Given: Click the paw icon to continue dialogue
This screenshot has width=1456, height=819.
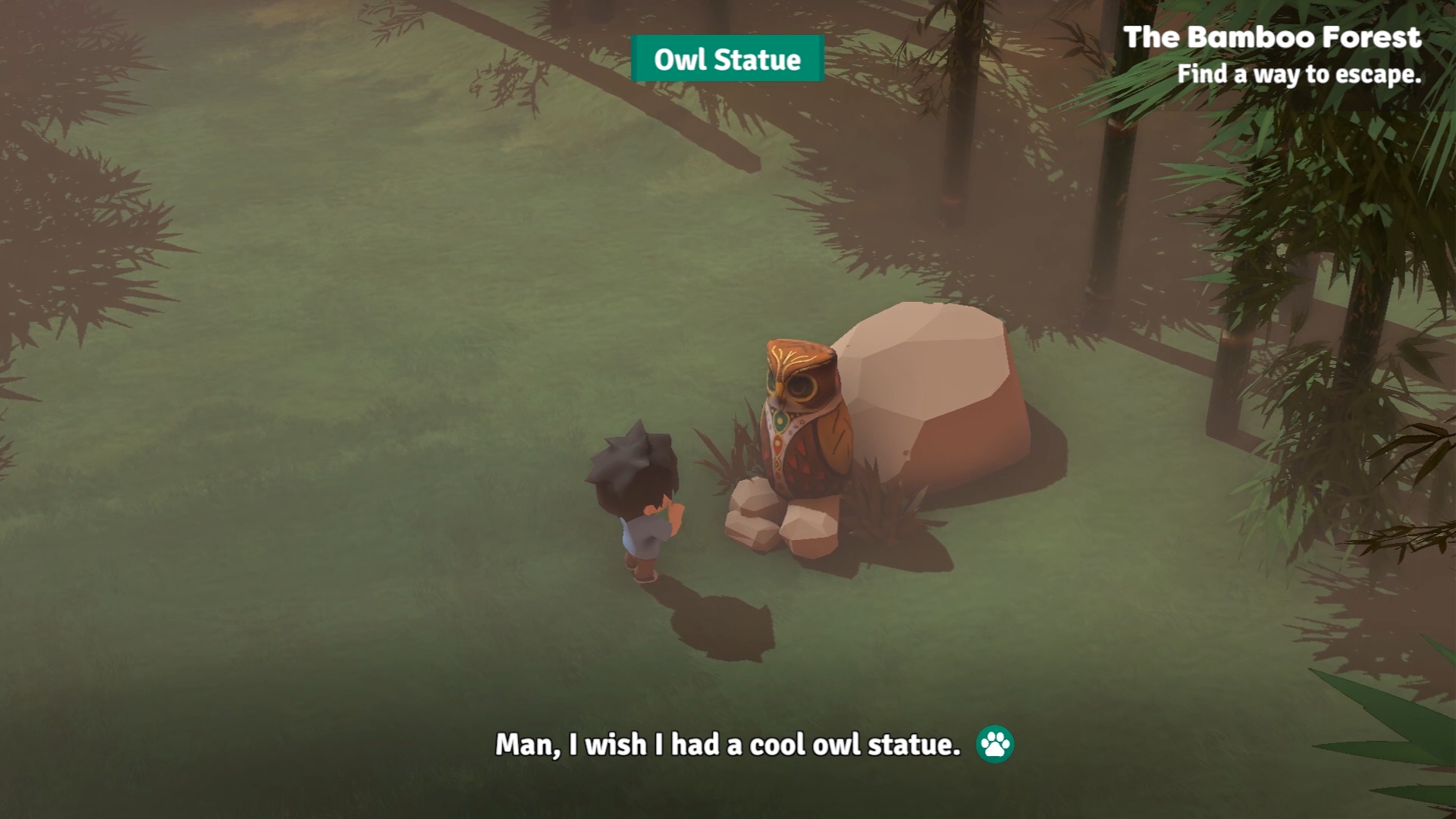Looking at the screenshot, I should (x=994, y=744).
